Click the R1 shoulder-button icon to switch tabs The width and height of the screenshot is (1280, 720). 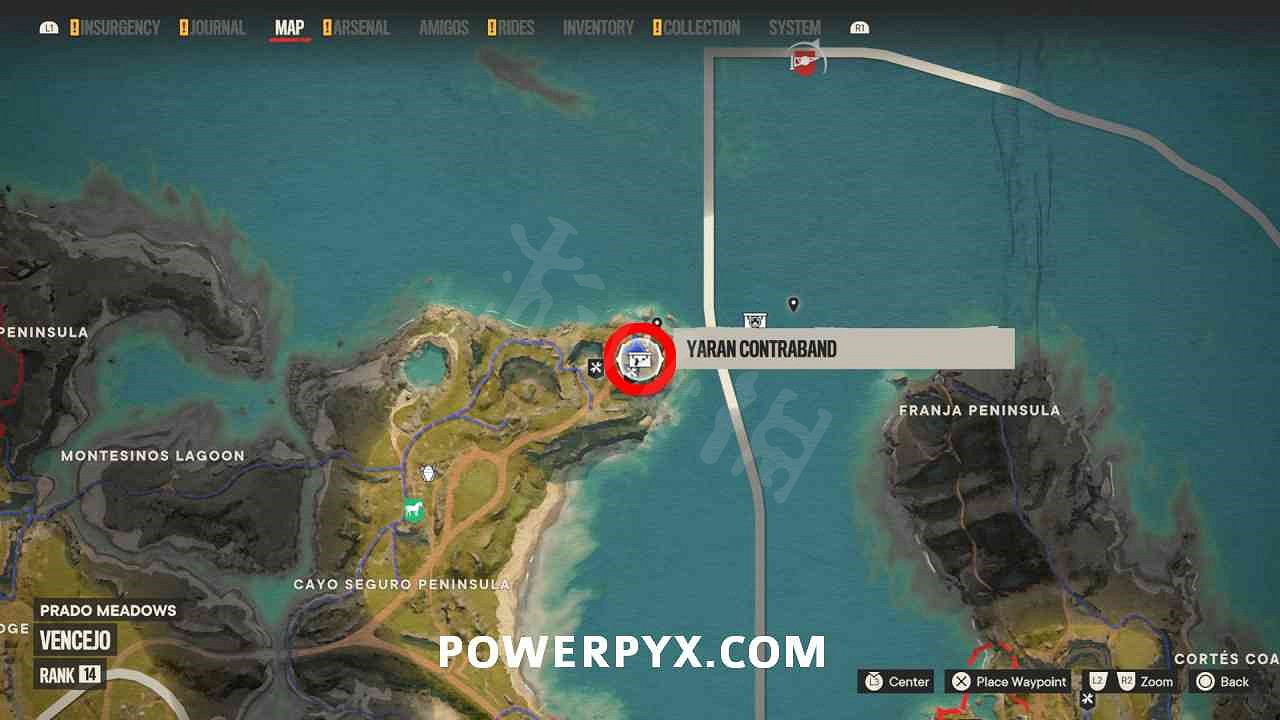point(860,27)
